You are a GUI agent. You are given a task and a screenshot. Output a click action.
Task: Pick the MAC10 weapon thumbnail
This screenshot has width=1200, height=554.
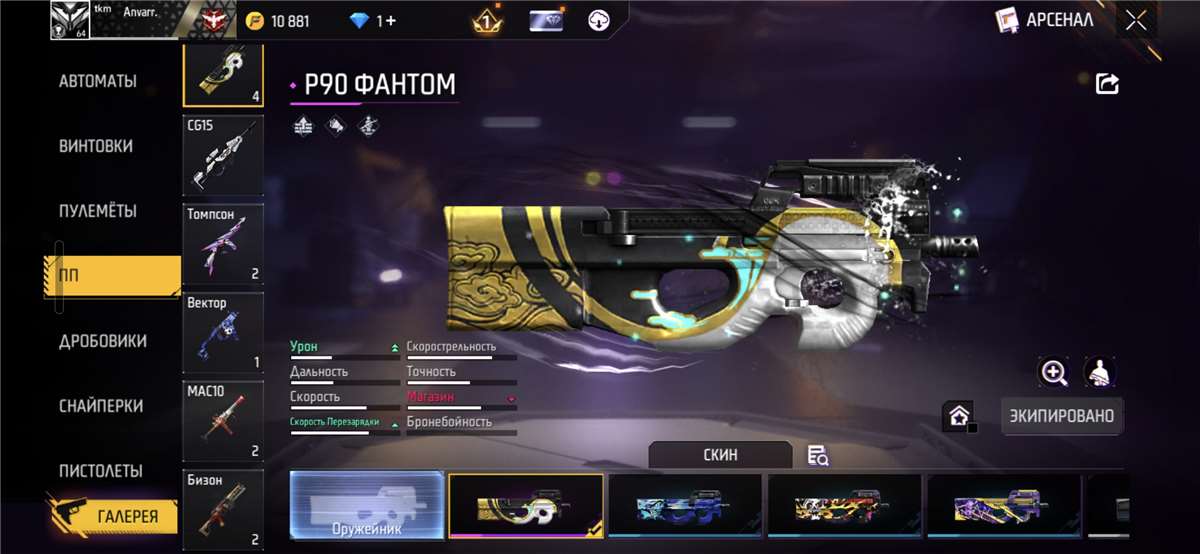pos(223,420)
